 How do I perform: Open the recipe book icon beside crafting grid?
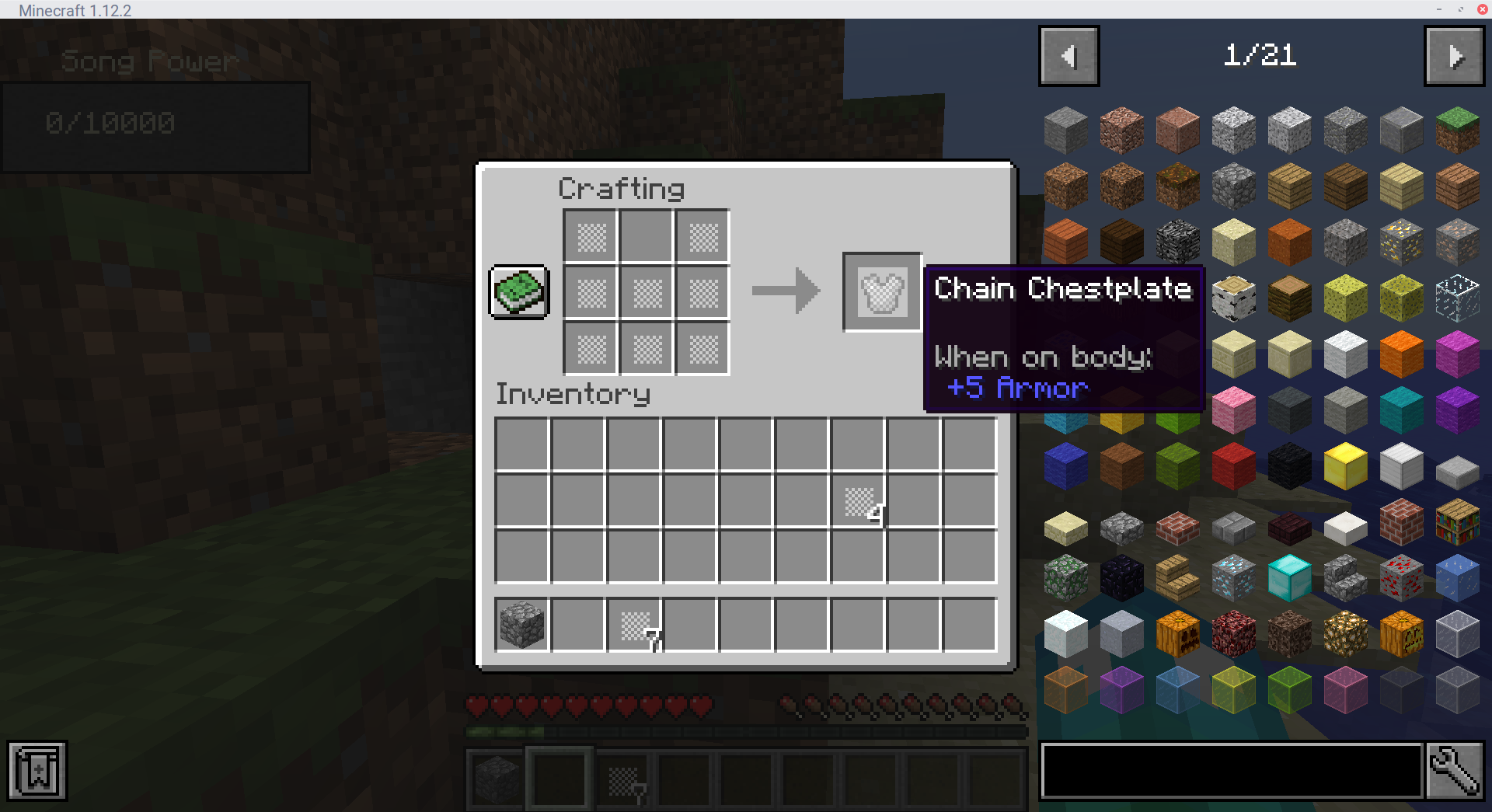coord(518,291)
